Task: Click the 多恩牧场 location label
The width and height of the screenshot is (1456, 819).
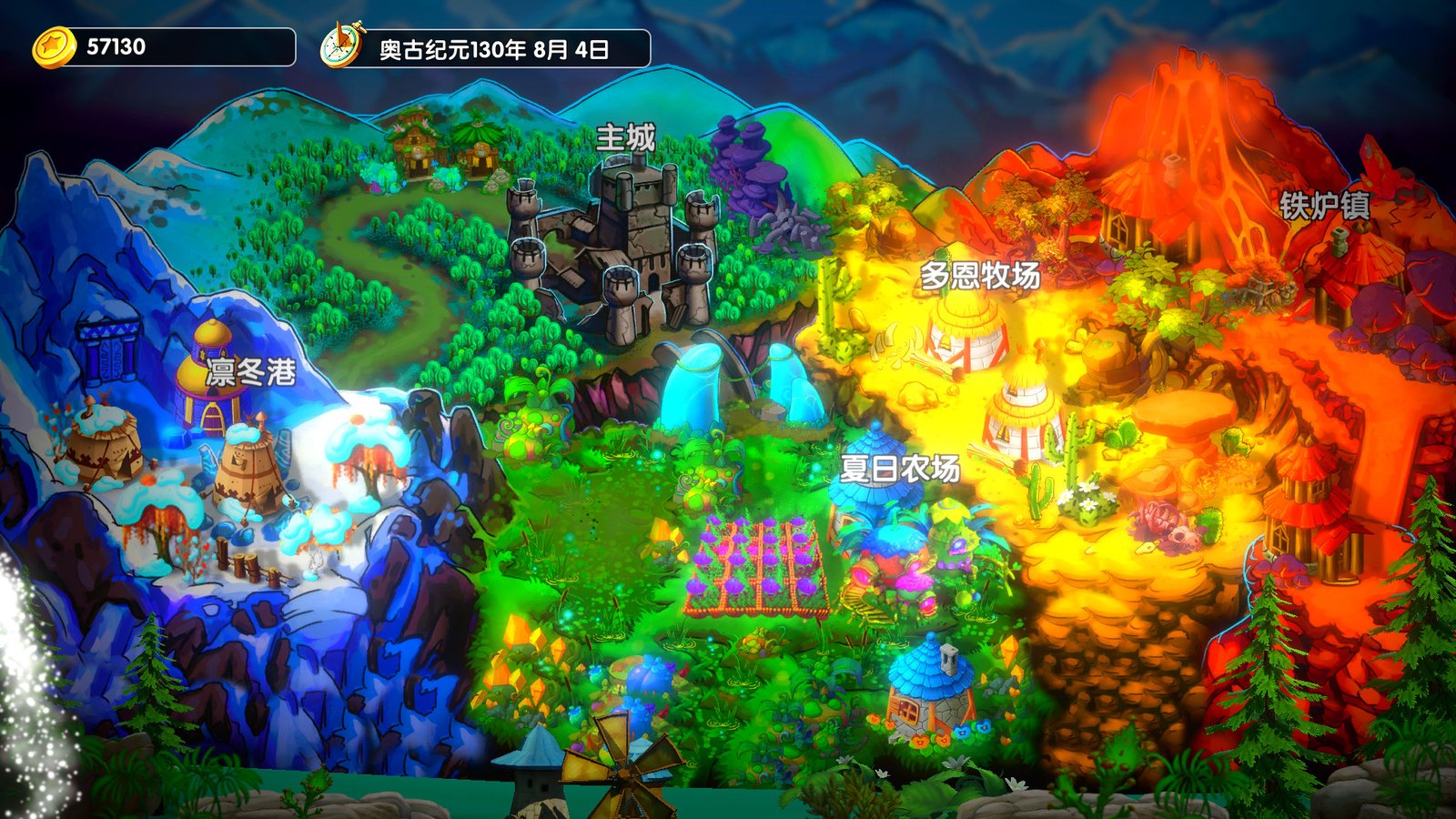Action: [x=978, y=275]
